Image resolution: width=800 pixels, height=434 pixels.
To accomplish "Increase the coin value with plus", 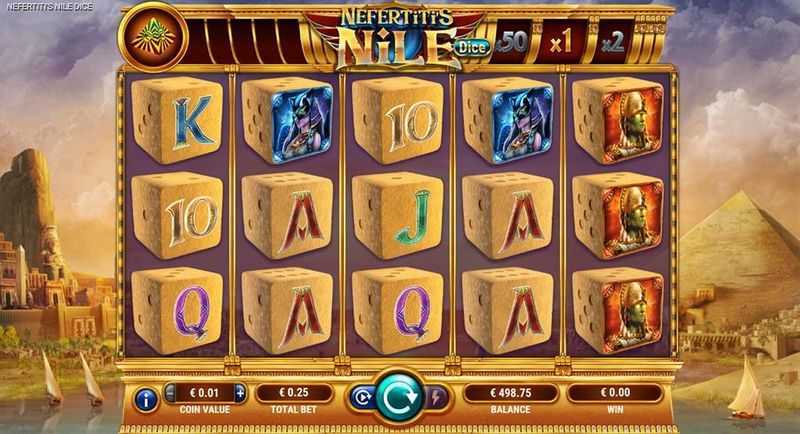I will click(x=240, y=393).
